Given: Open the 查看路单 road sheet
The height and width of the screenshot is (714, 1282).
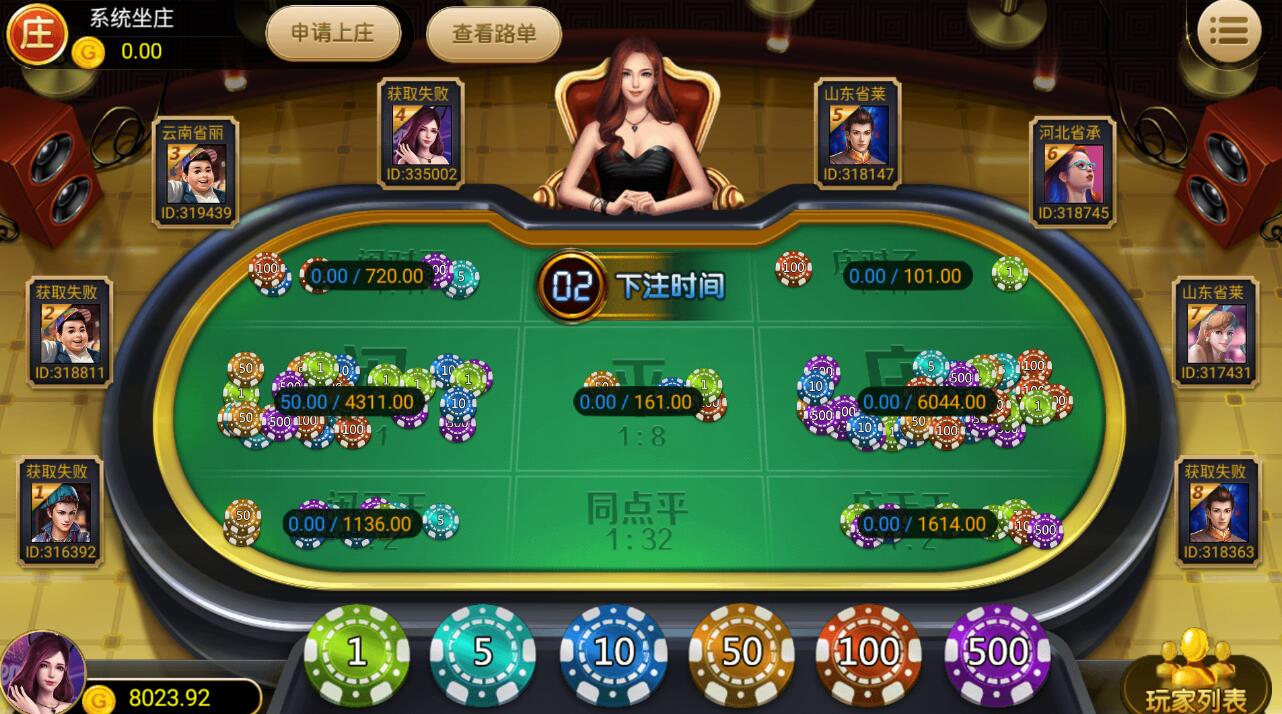Looking at the screenshot, I should coord(494,34).
